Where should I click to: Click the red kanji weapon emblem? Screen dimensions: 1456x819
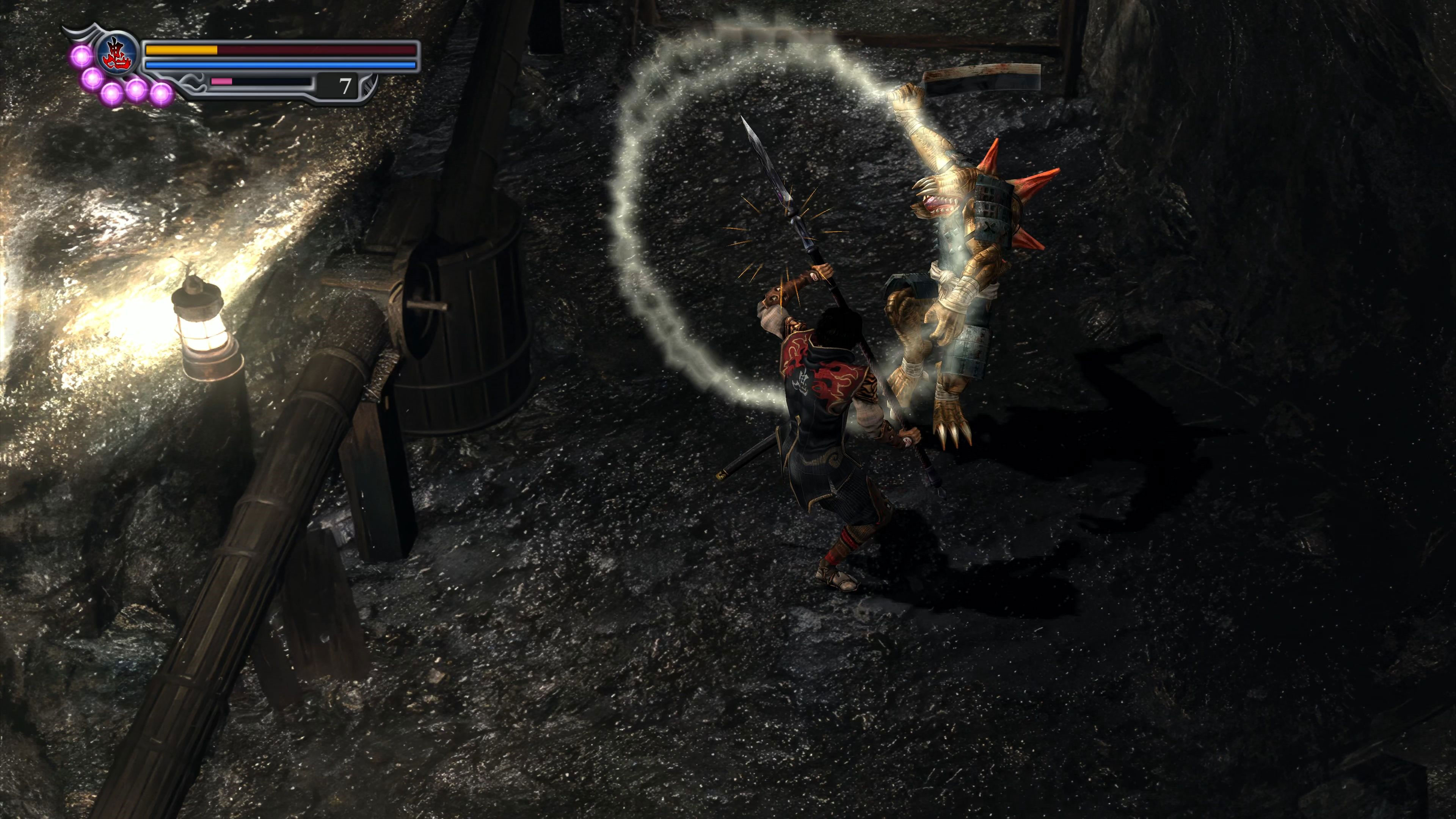point(118,53)
